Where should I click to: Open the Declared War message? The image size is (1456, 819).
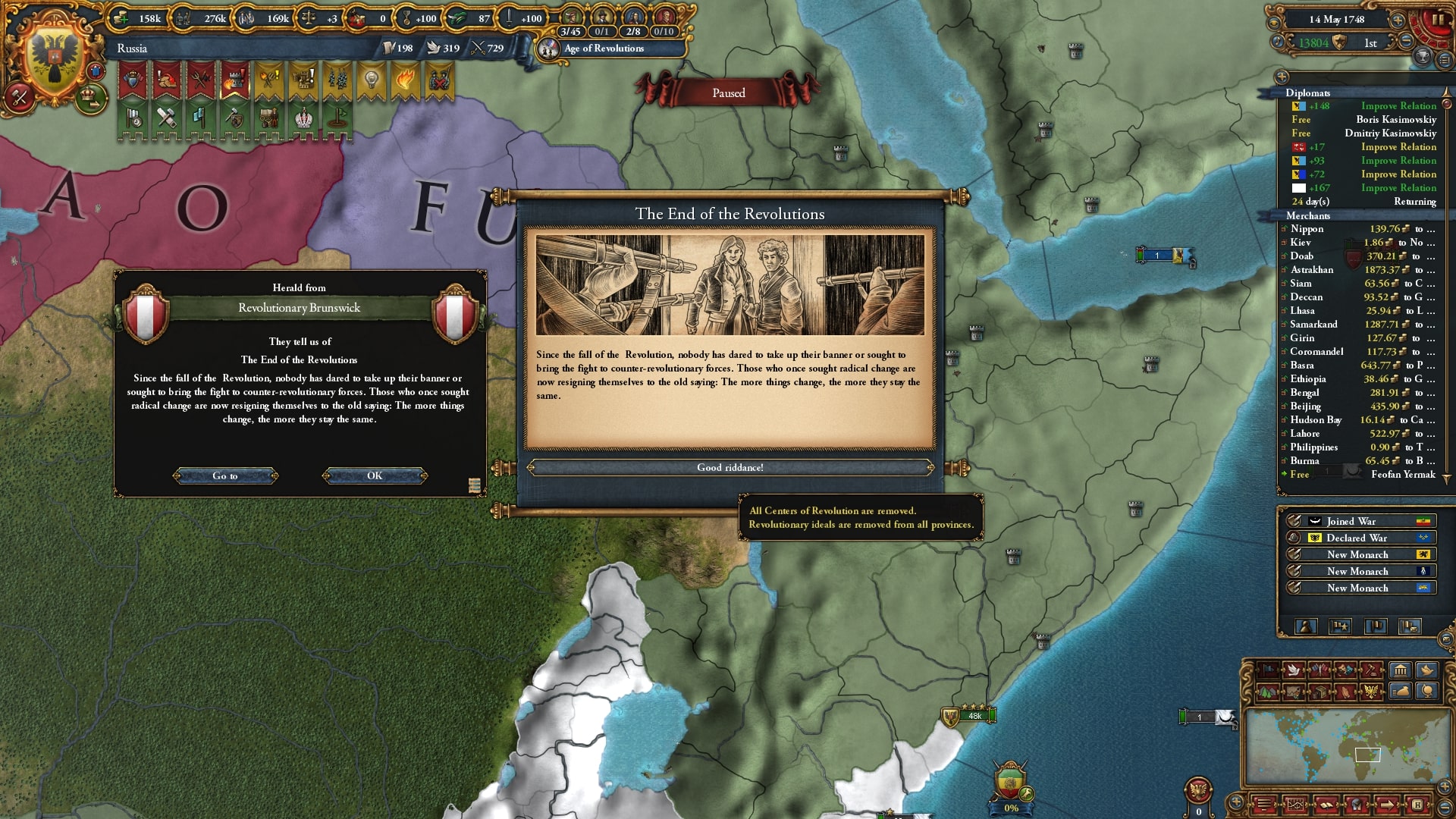(1357, 538)
